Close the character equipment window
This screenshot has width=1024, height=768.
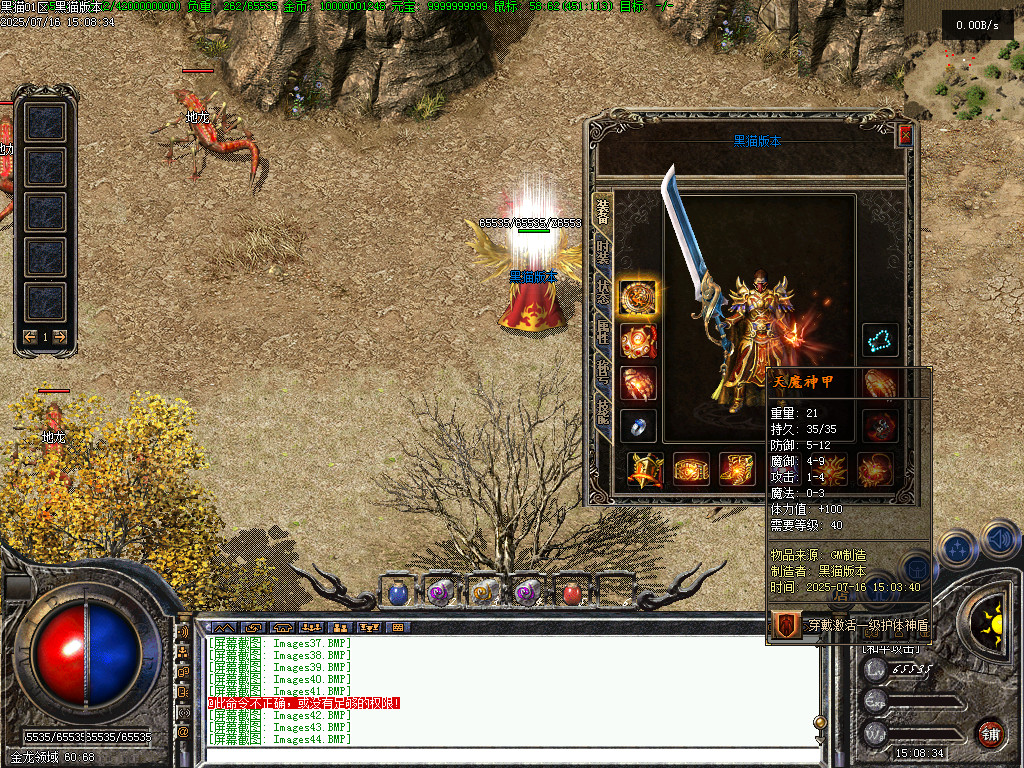pos(905,135)
